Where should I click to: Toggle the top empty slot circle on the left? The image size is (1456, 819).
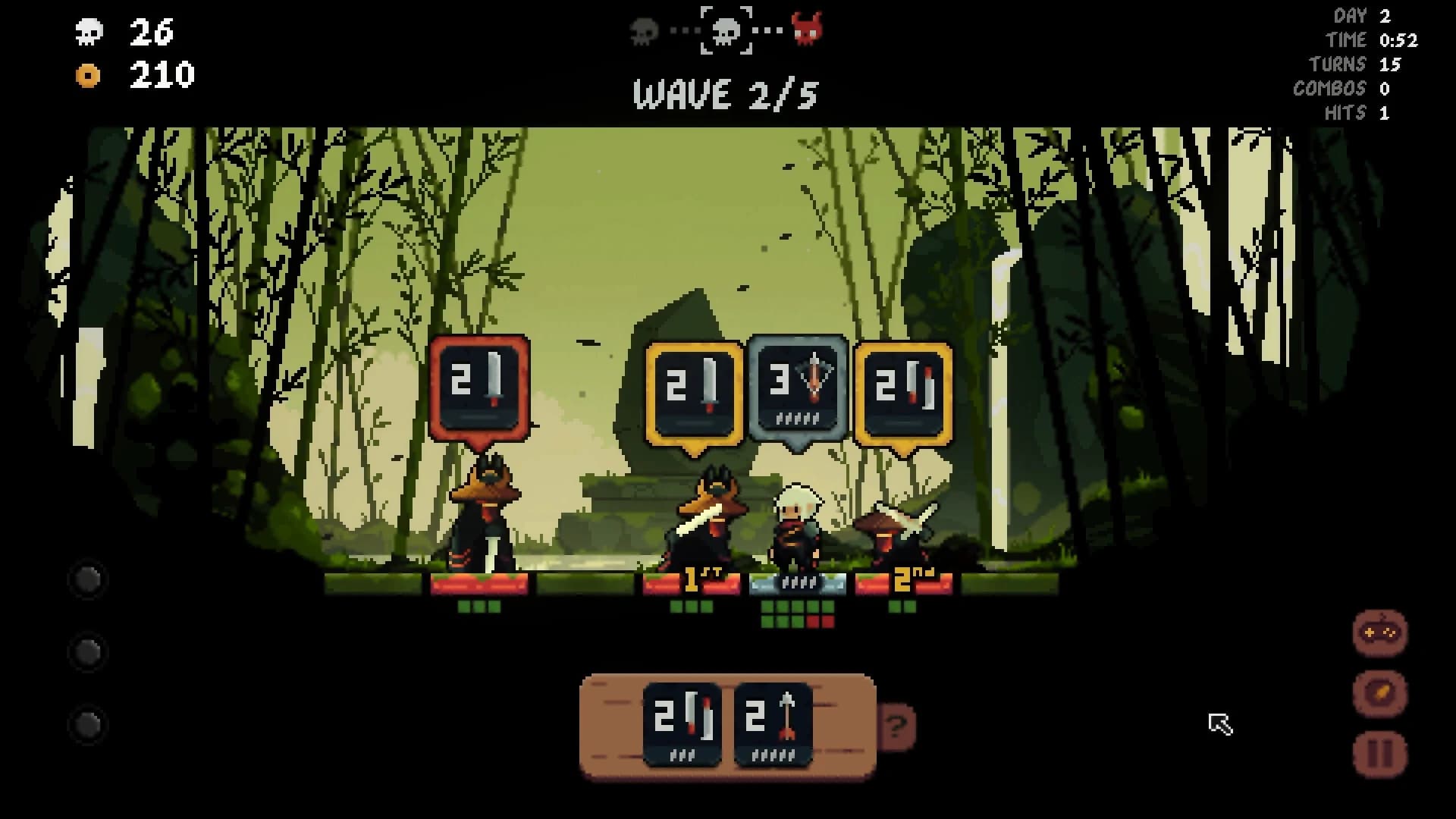coord(86,580)
